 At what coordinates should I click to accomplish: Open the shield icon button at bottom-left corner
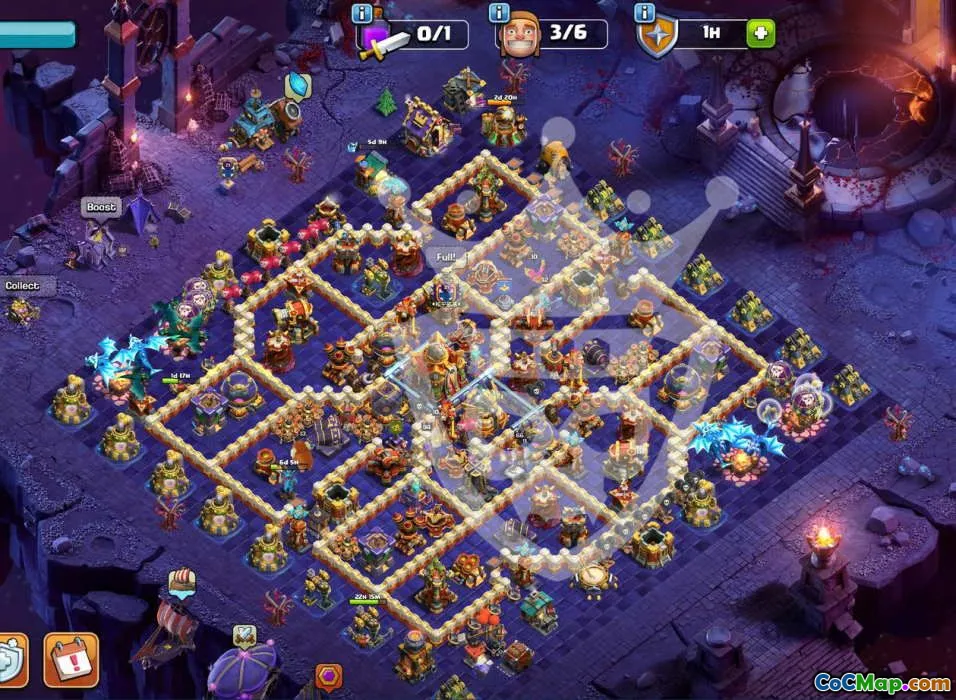pos(10,660)
